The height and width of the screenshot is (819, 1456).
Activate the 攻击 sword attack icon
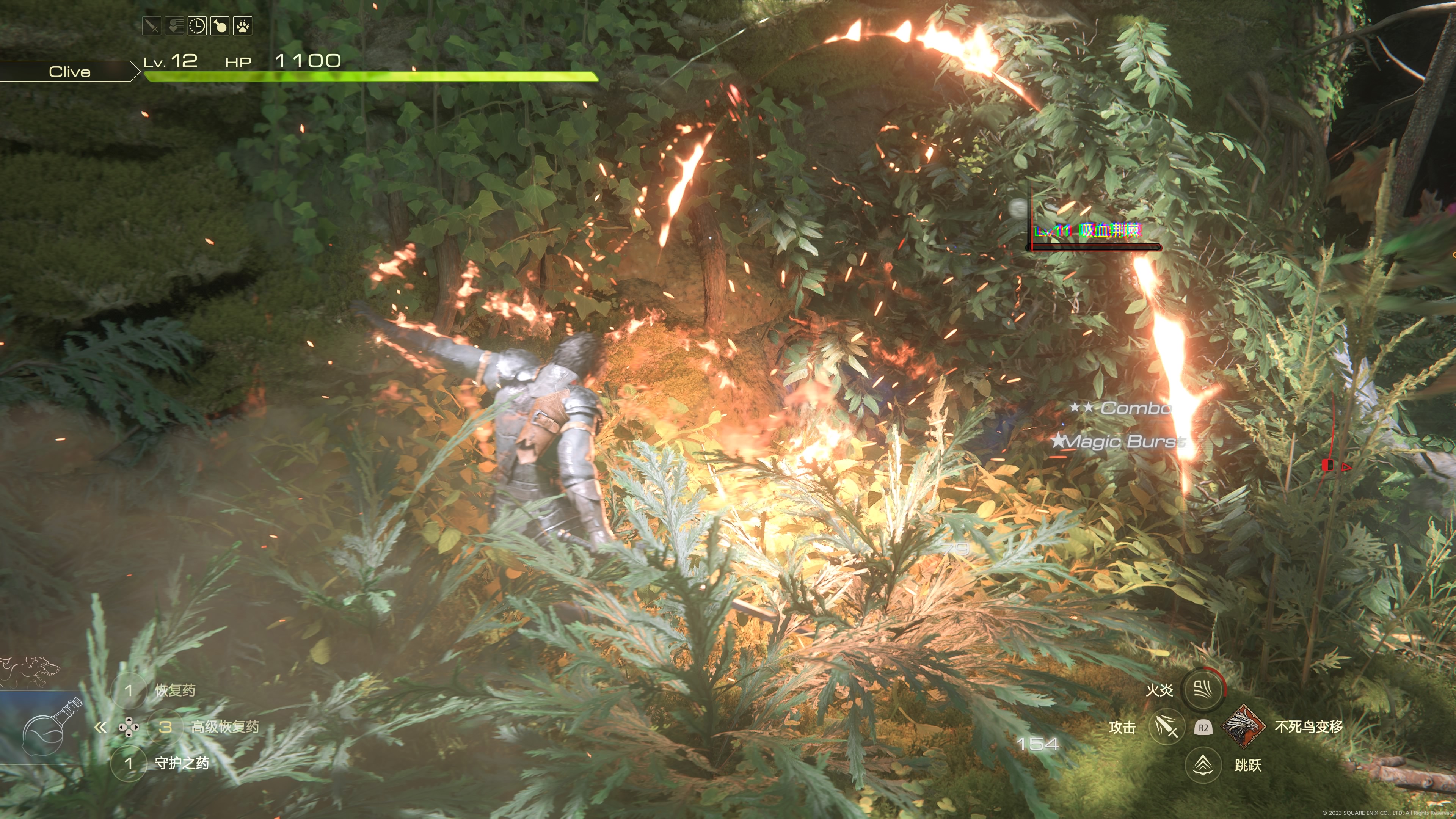pyautogui.click(x=1167, y=728)
